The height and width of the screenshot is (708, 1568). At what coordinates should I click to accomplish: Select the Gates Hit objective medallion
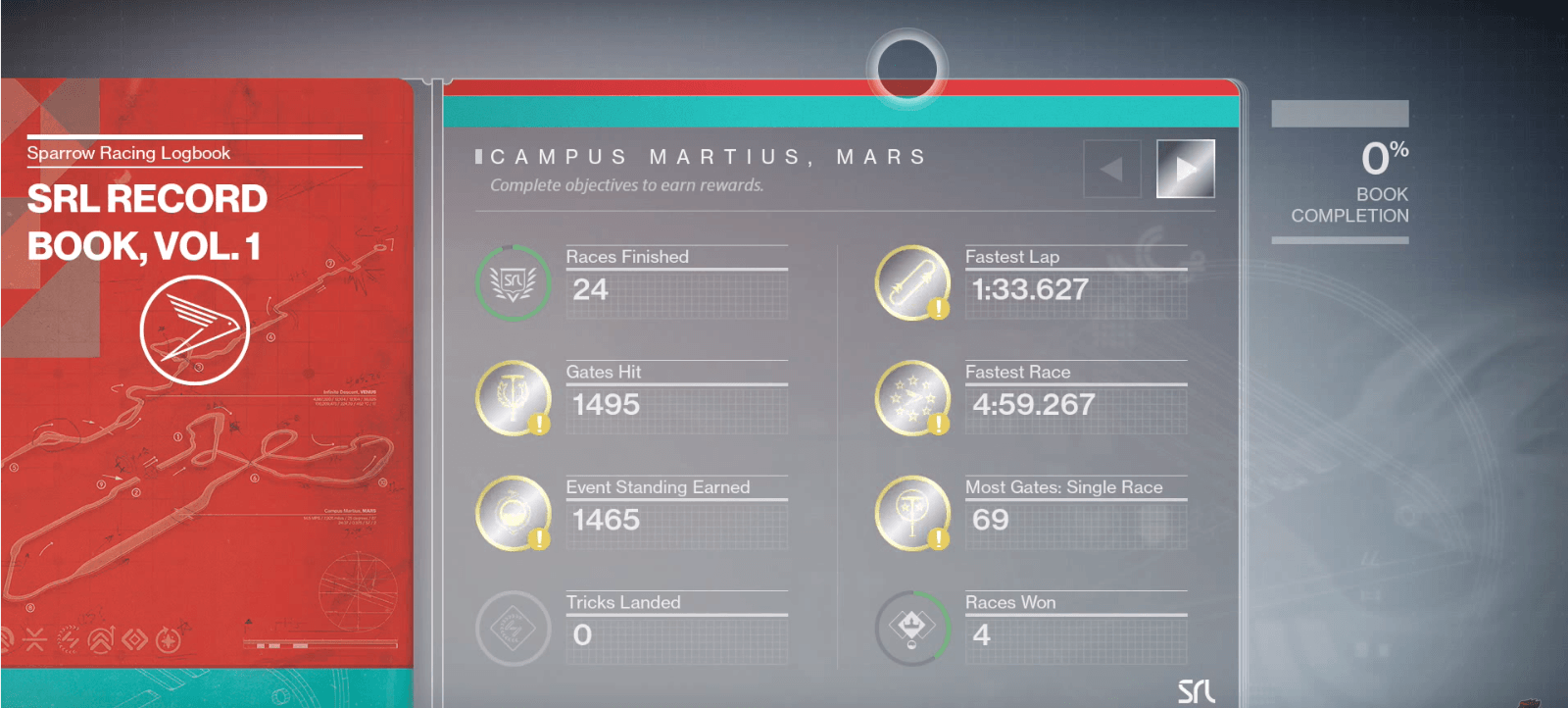513,398
